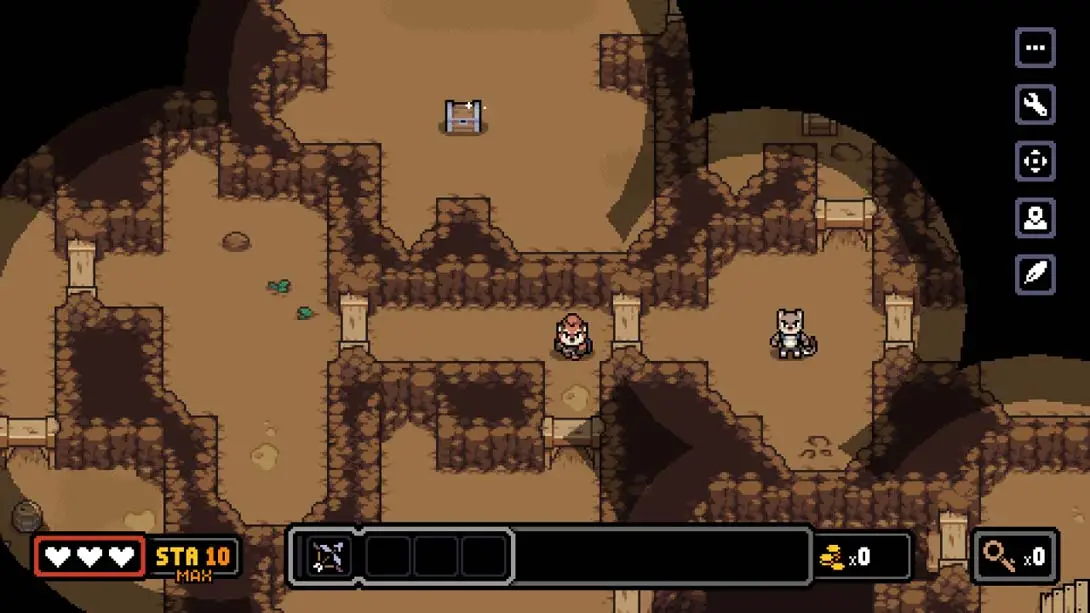Open the wrench settings button
Screen dimensions: 1090x613
1035,104
